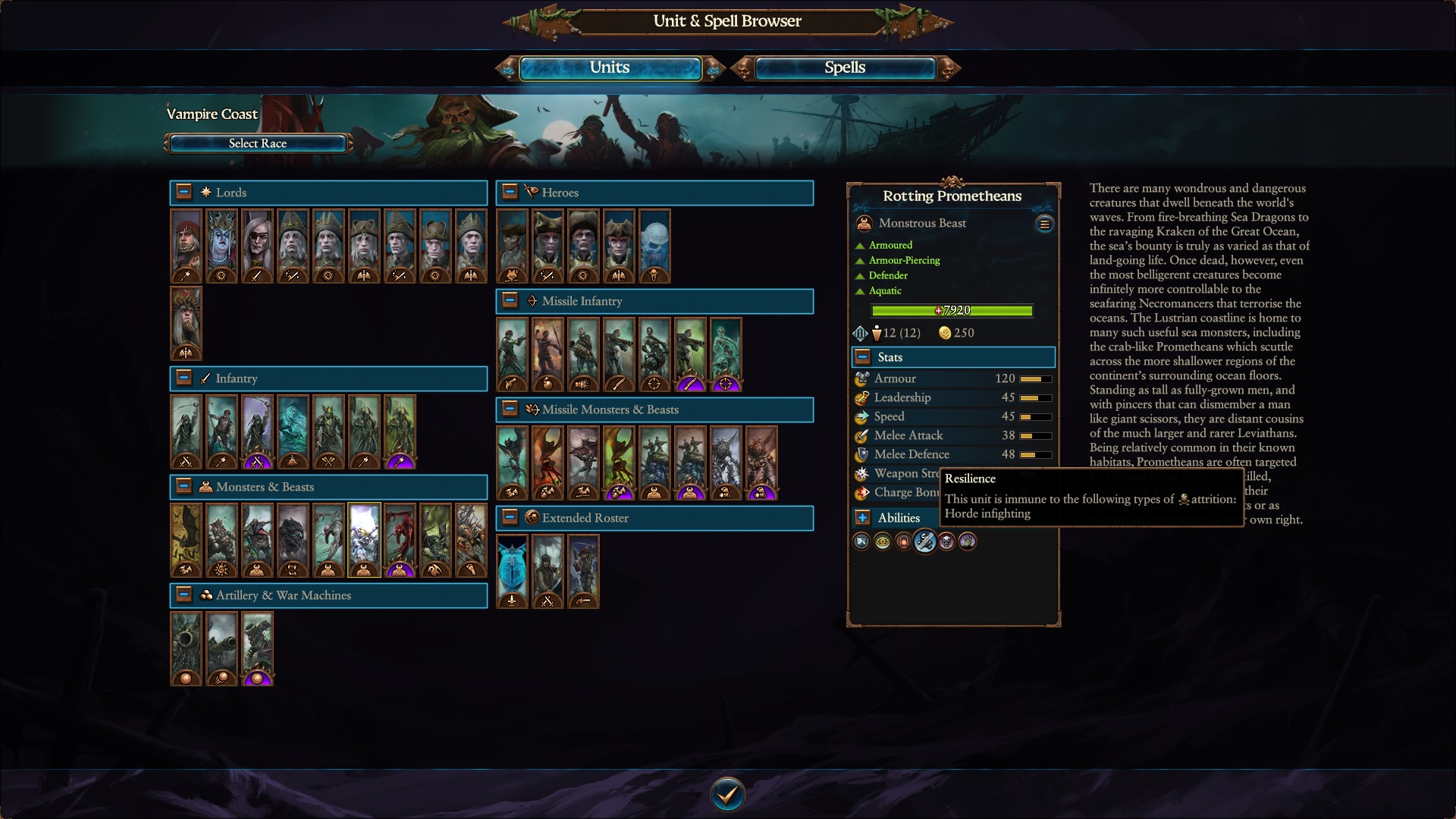
Task: Select the eye ability icon under Abilities
Action: coord(883,541)
